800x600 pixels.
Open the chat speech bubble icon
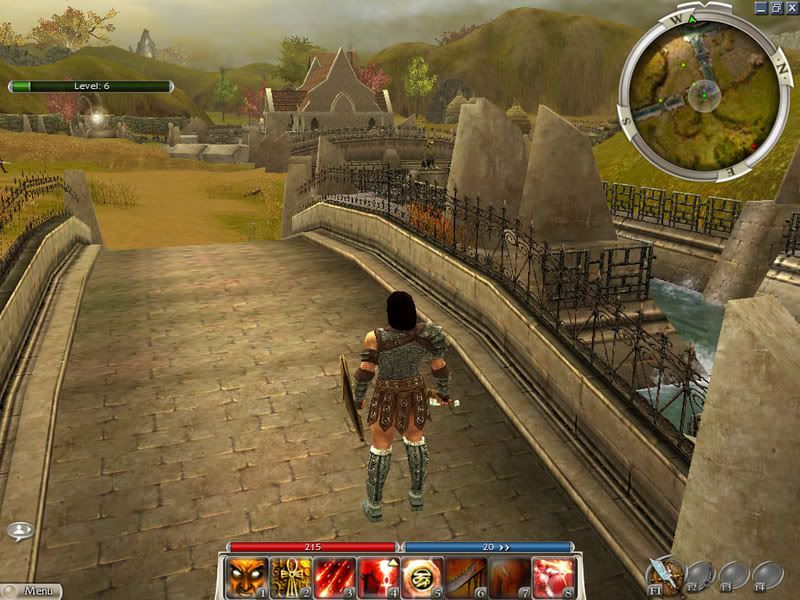(19, 531)
